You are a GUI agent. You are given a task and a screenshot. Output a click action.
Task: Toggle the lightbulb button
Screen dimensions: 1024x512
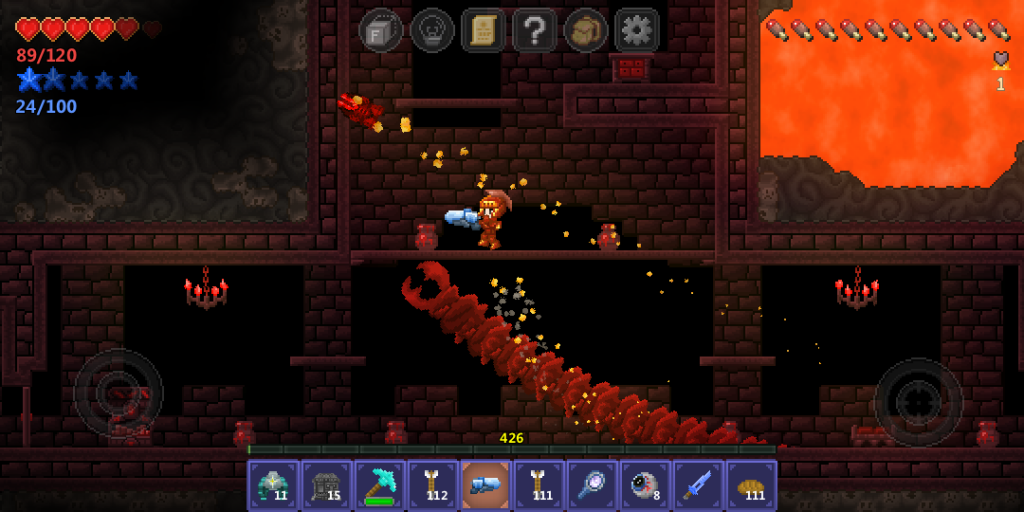pos(432,30)
